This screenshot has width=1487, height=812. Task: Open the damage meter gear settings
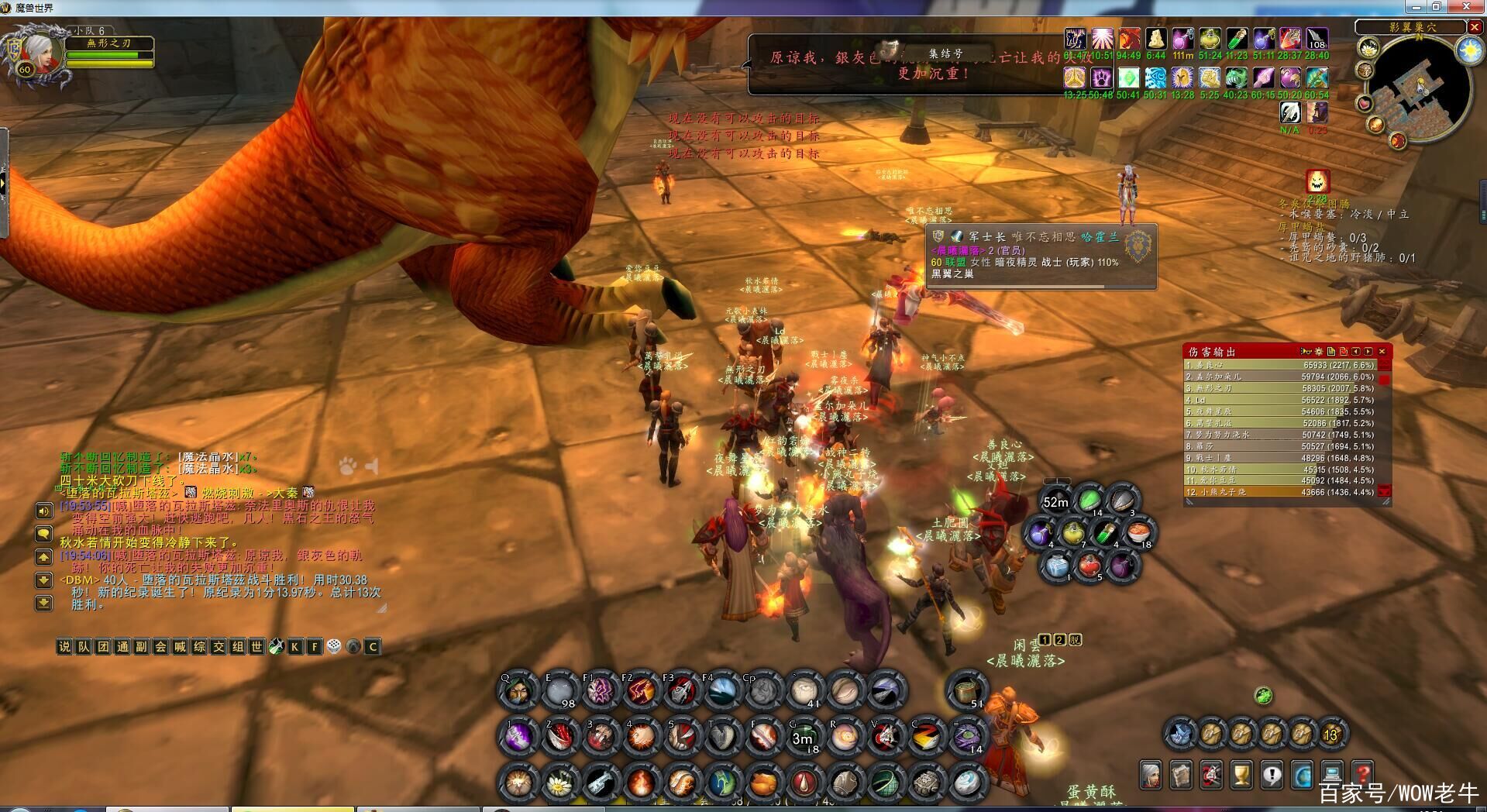click(1318, 352)
